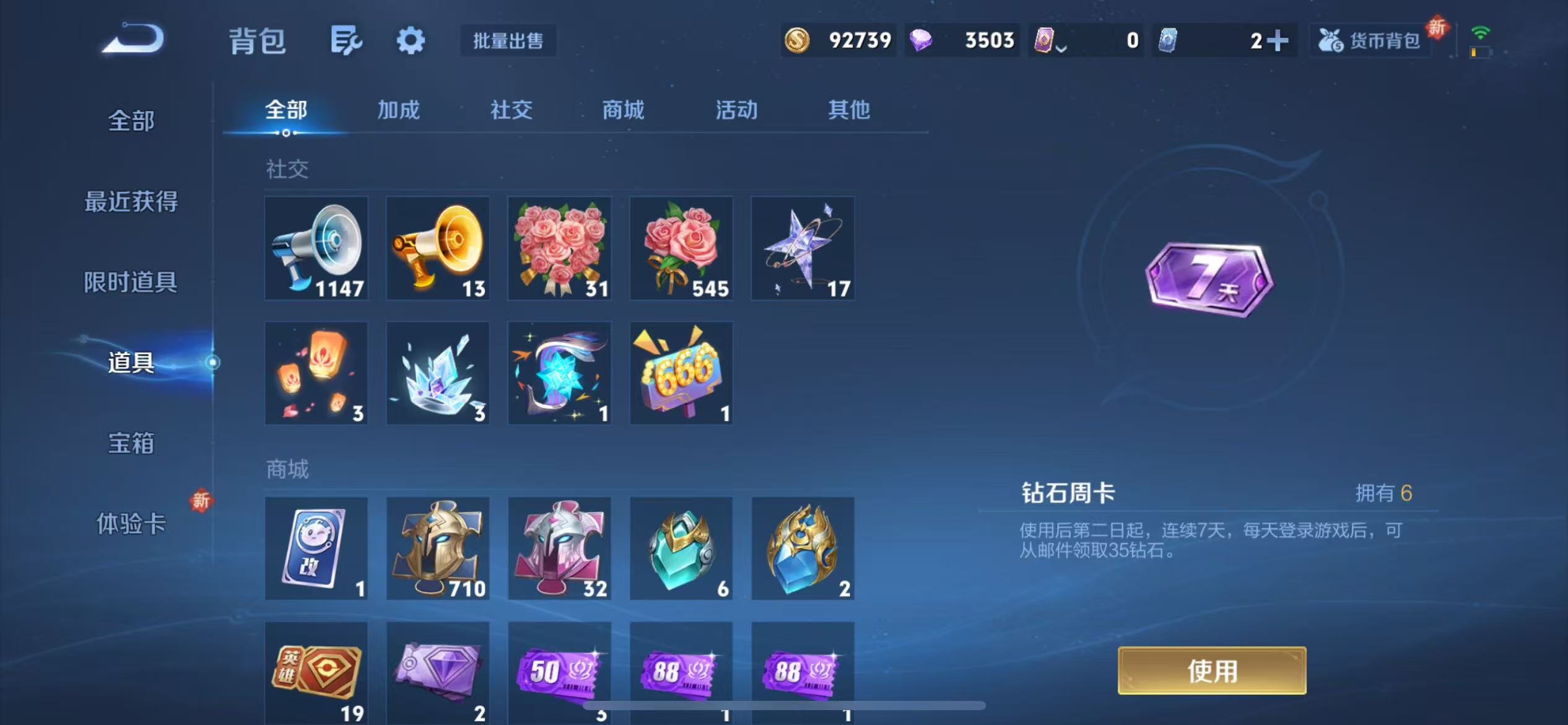Viewport: 1568px width, 725px height.
Task: Open the 宝箱 sidebar section
Action: 132,444
